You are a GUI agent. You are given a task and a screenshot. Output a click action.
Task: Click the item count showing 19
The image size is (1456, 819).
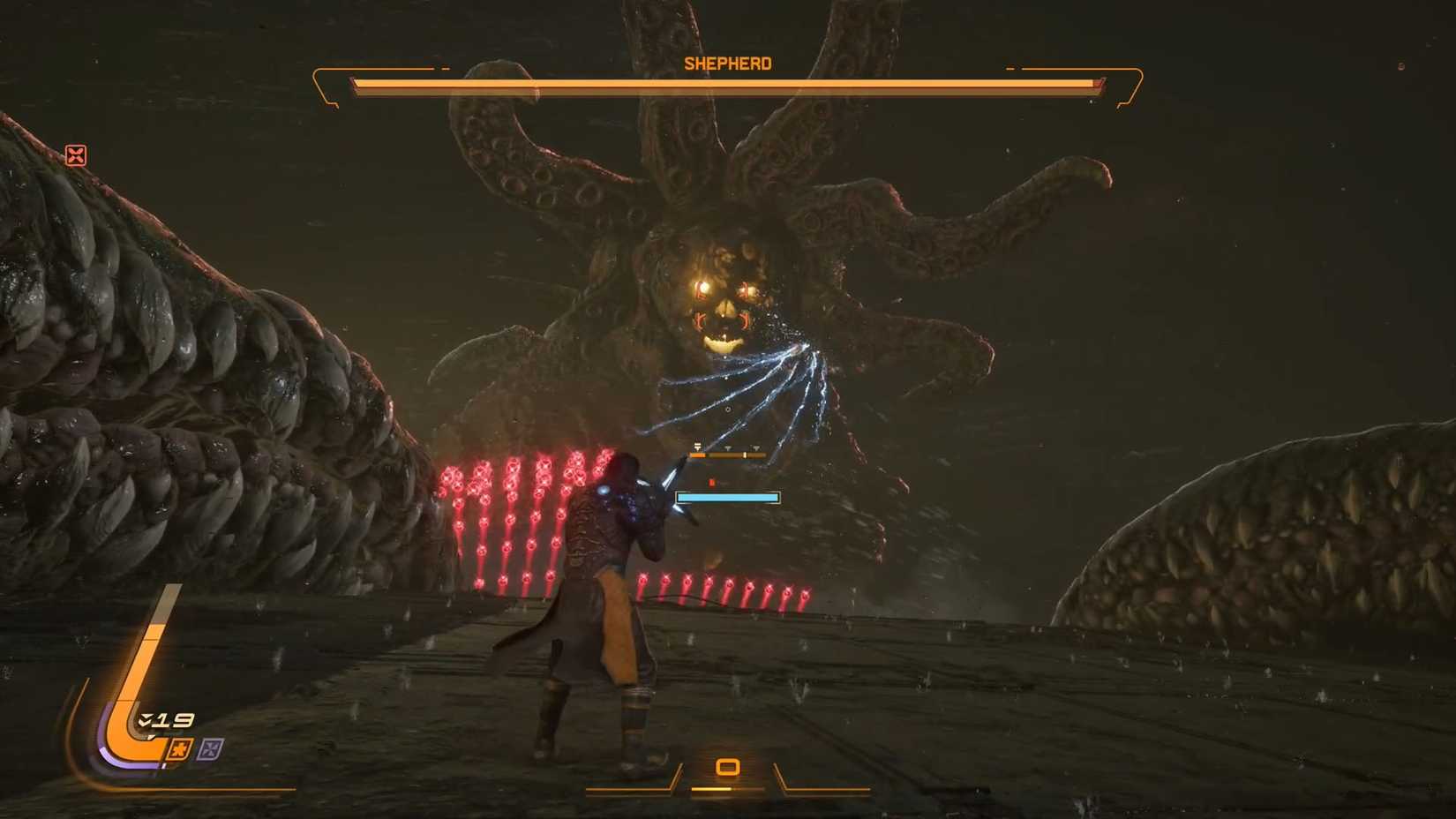(173, 719)
